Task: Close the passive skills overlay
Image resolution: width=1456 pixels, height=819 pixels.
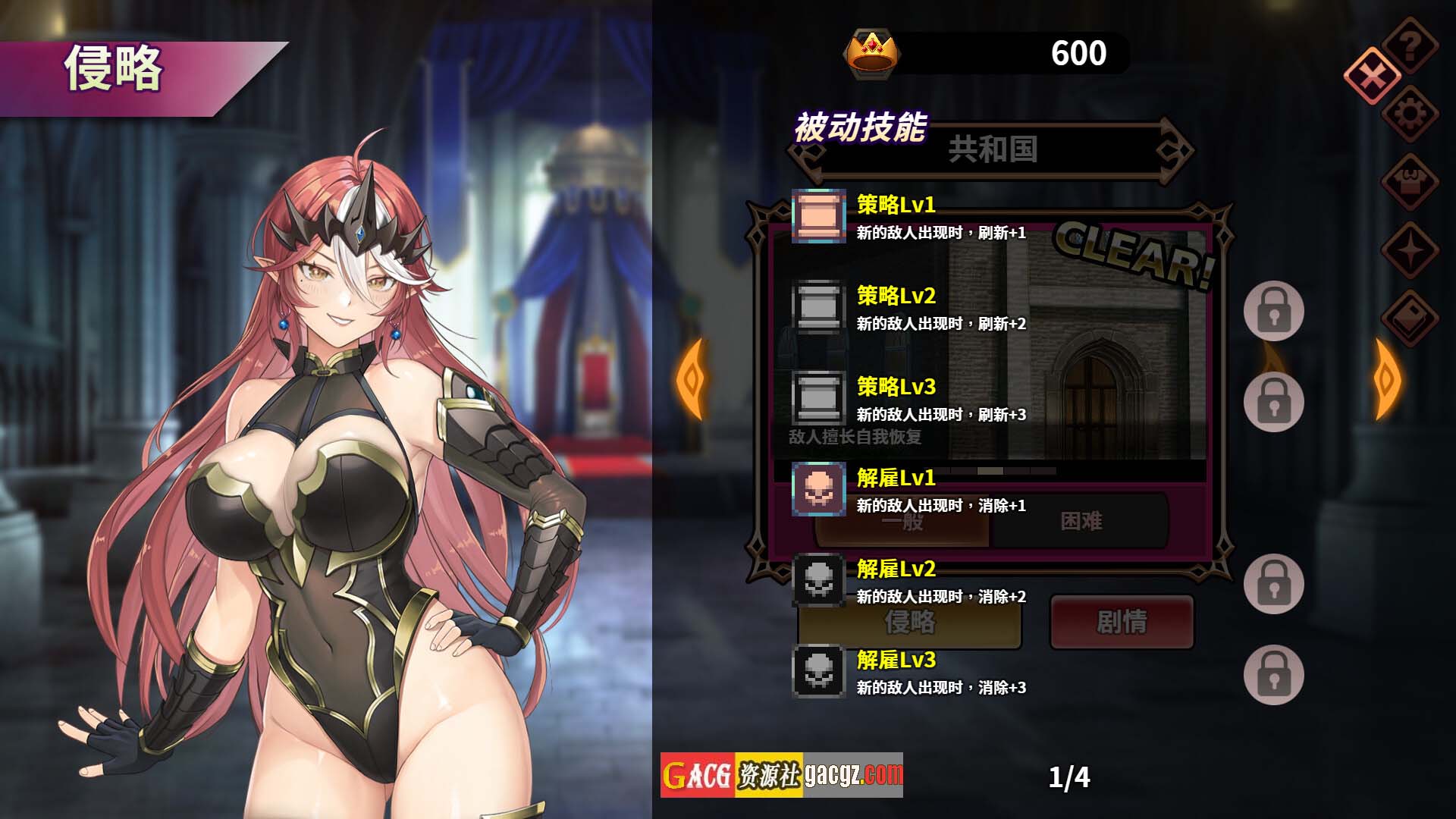Action: click(1372, 75)
